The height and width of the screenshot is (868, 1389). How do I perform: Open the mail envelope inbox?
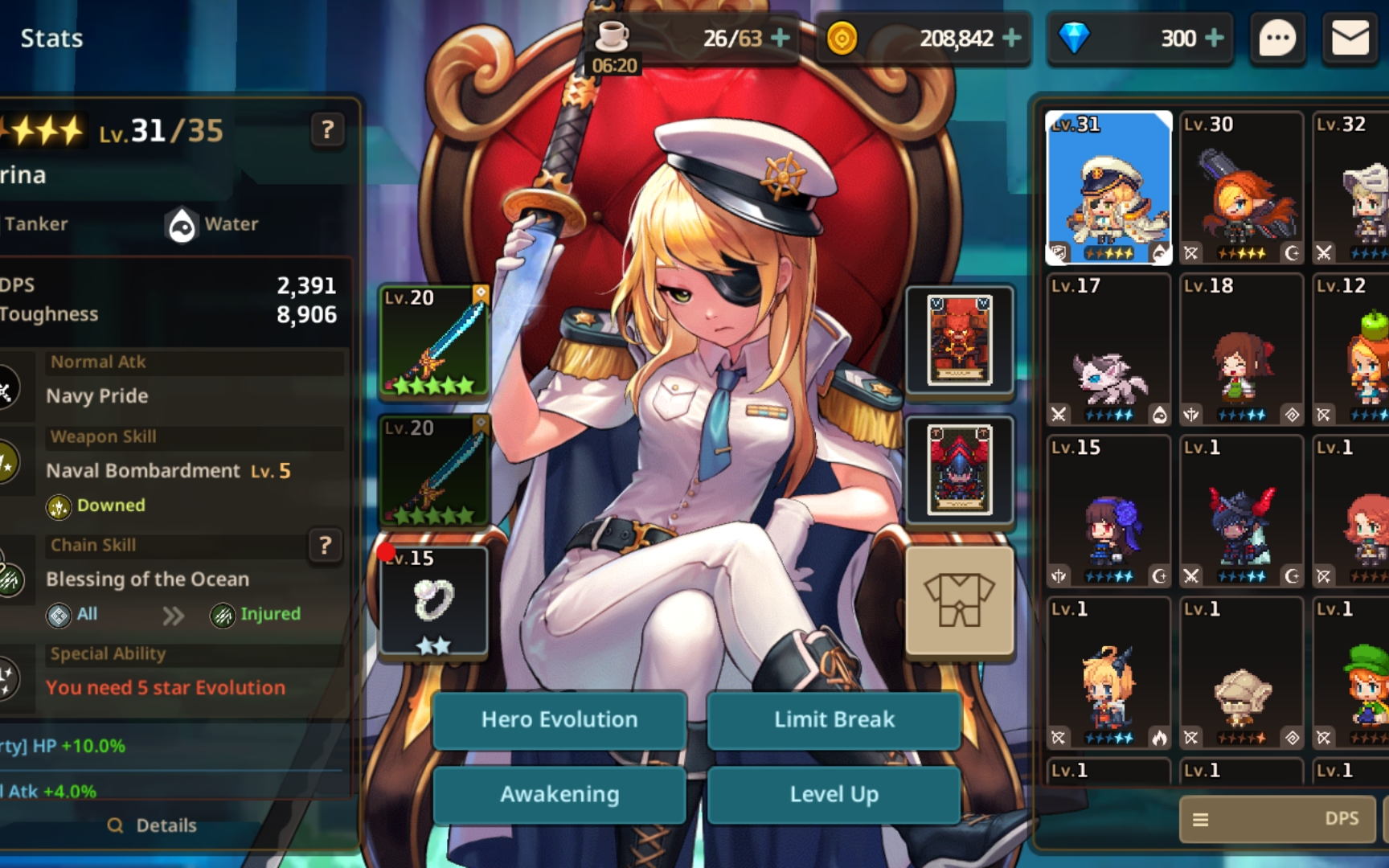click(1350, 39)
